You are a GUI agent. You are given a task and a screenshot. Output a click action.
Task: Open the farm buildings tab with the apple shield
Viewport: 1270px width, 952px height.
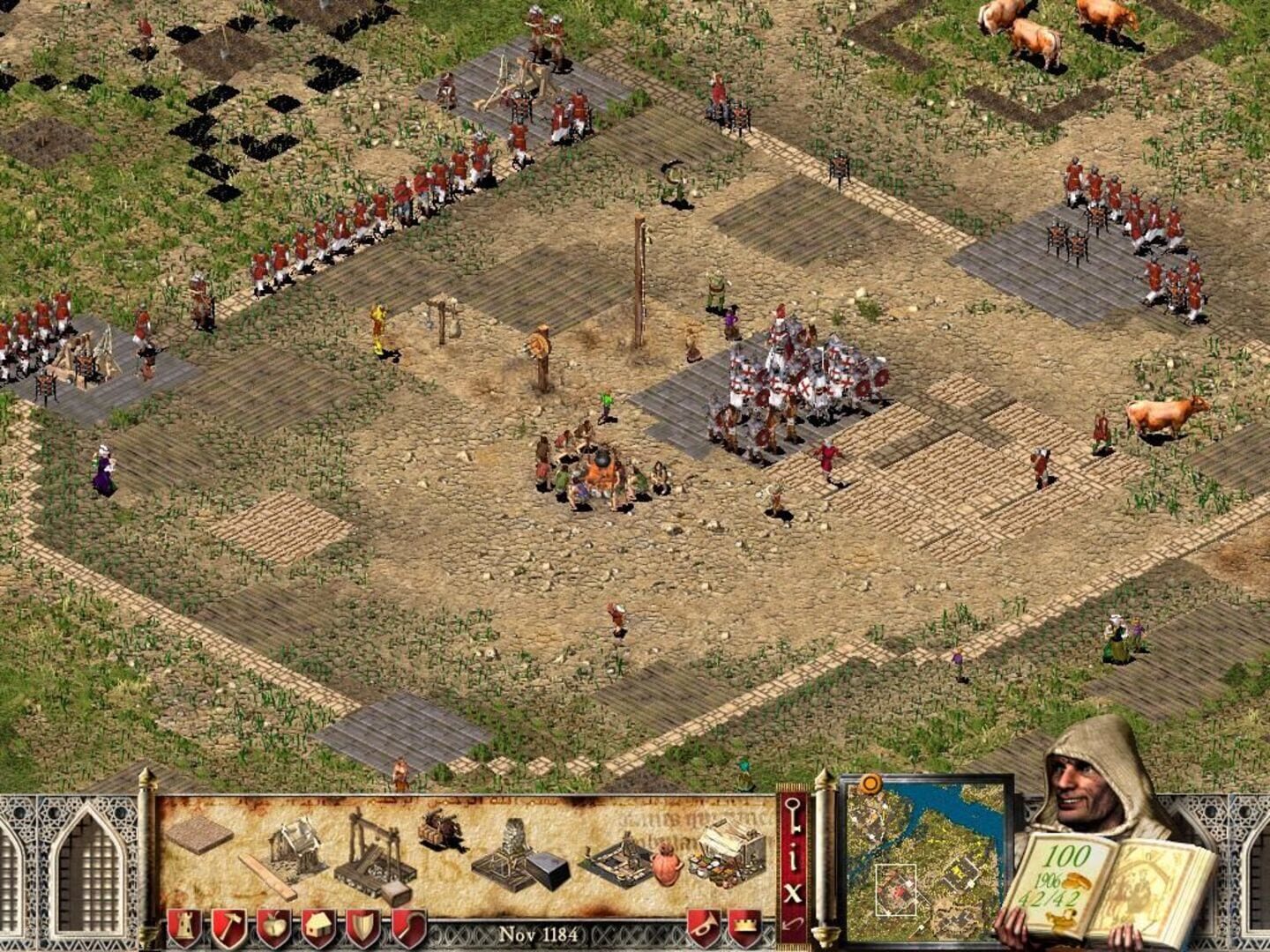[x=272, y=927]
